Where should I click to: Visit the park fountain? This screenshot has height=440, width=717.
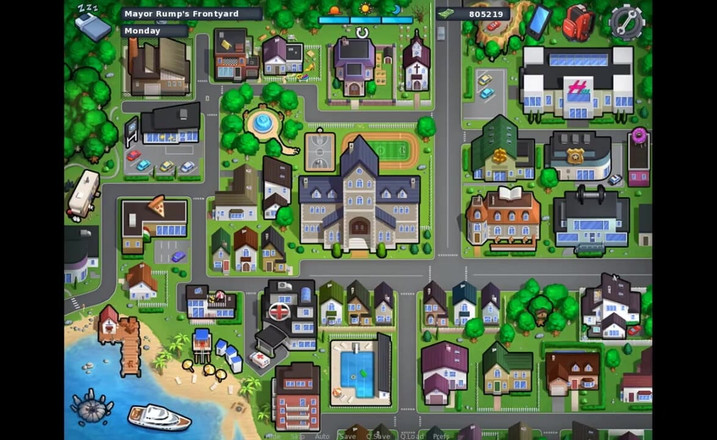(262, 125)
